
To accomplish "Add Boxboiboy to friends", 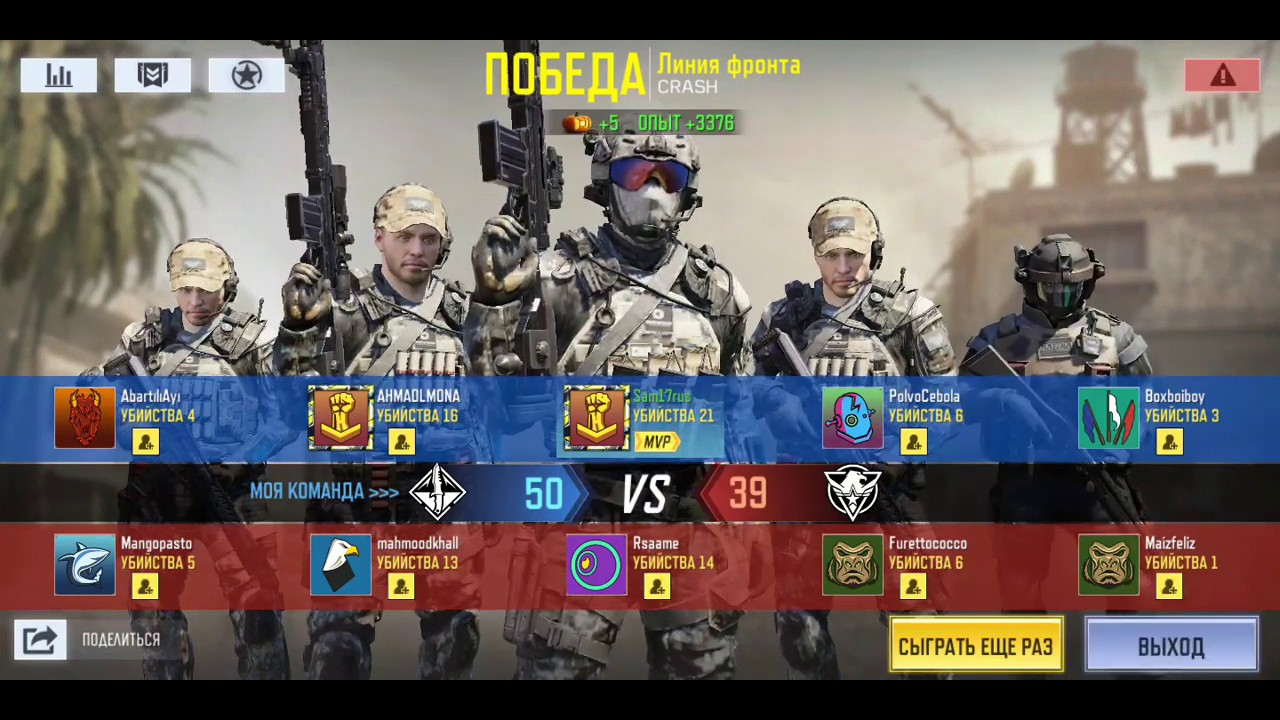I will 1169,441.
